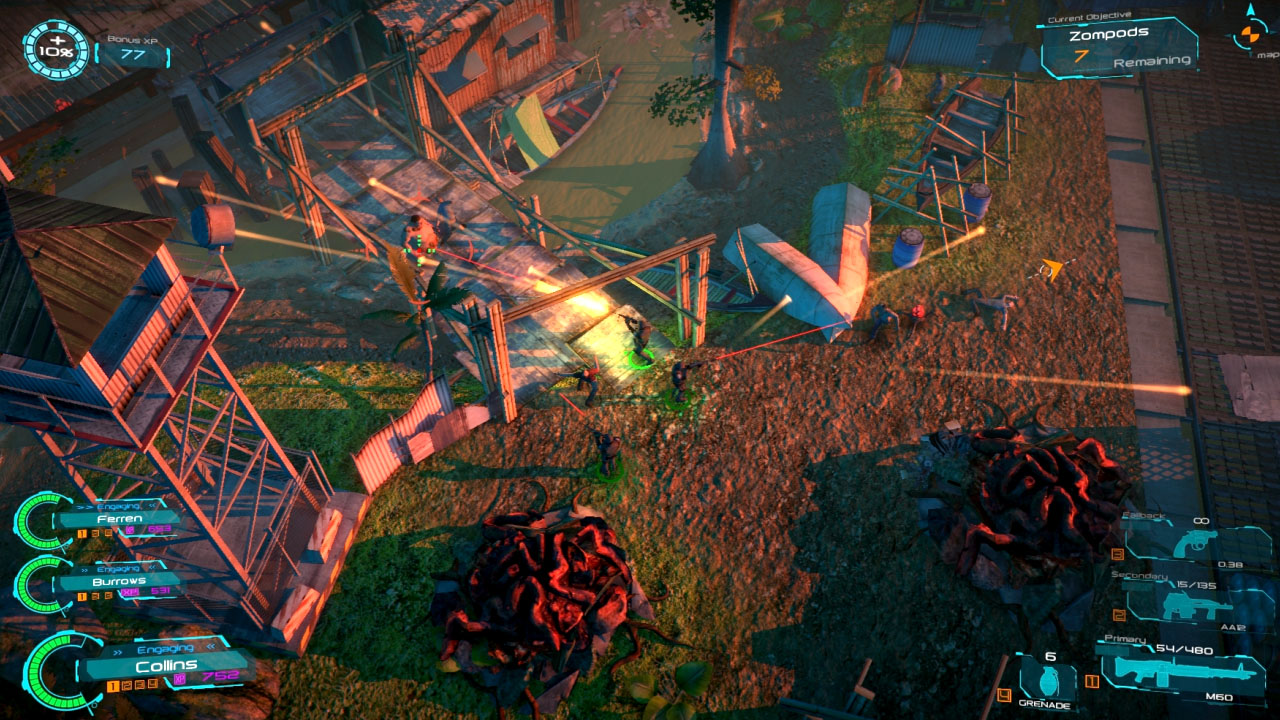The image size is (1280, 720).
Task: Select the Primary weapon tab label
Action: 1125,638
